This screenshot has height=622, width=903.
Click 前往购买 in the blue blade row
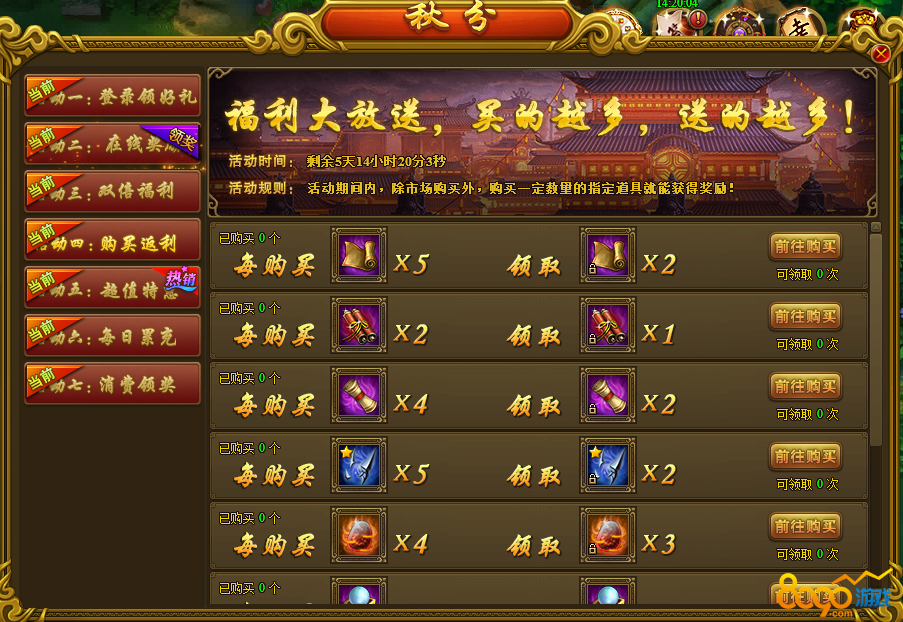click(x=805, y=457)
